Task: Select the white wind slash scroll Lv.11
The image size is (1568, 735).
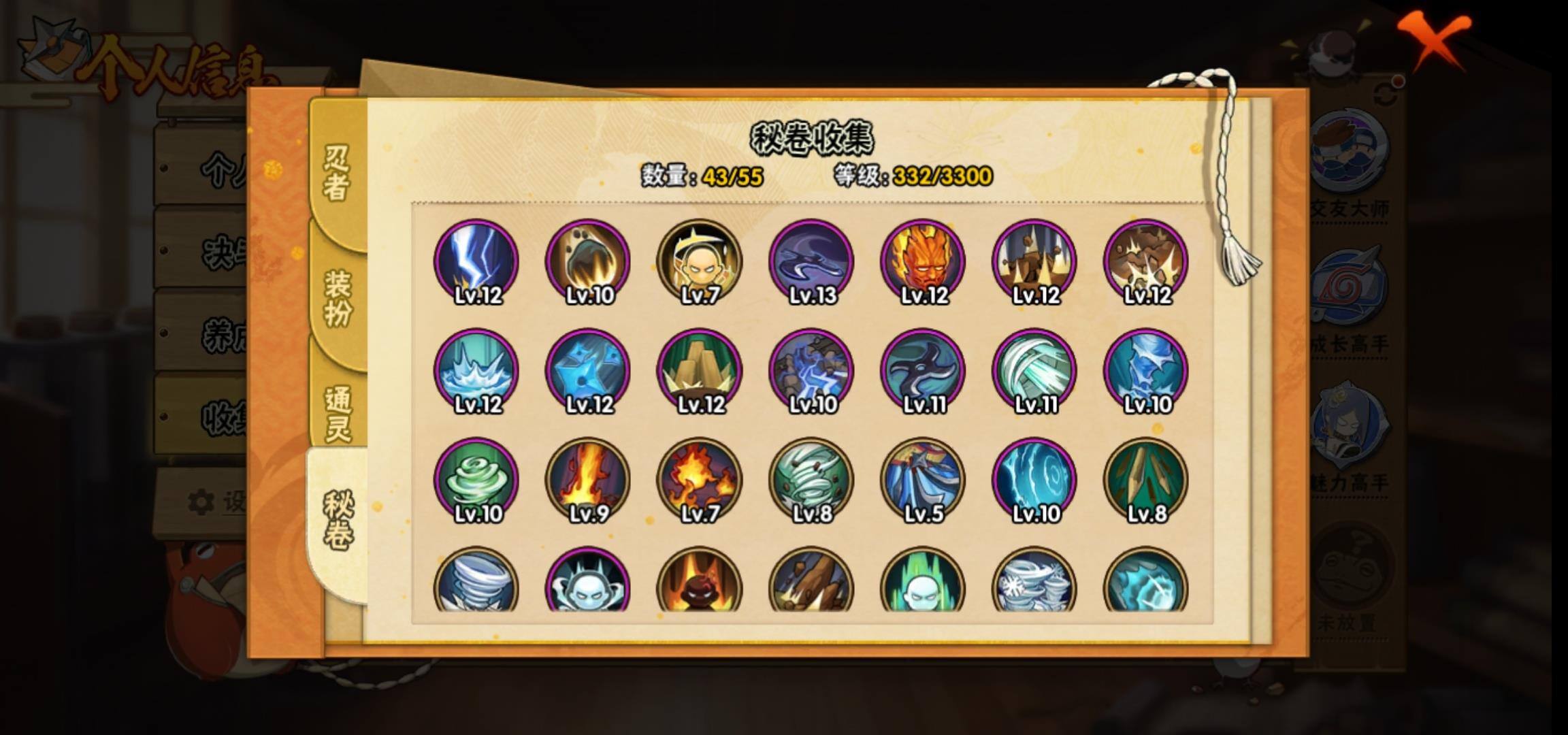Action: click(x=1034, y=371)
